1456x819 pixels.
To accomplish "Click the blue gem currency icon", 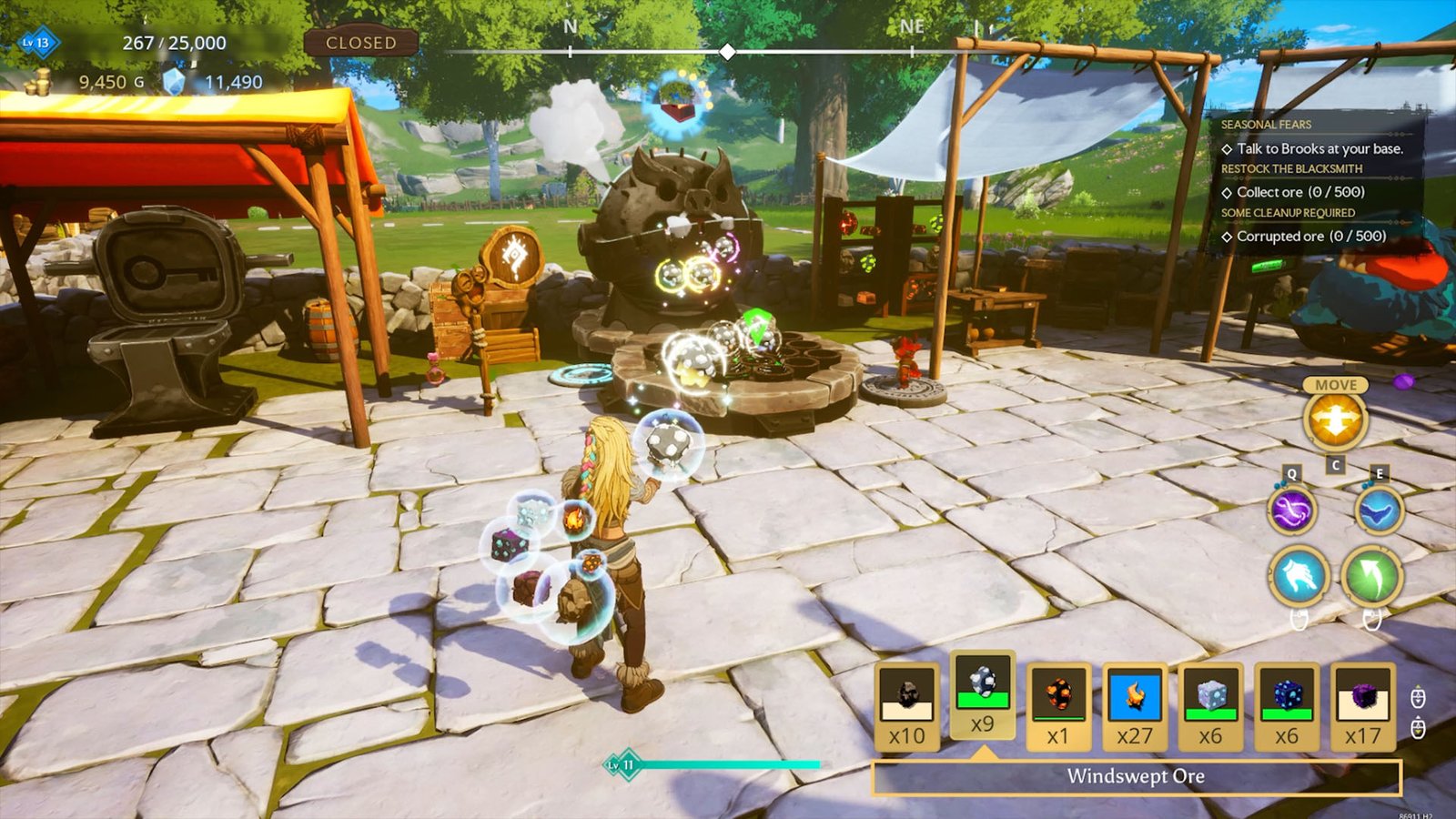I will [175, 80].
